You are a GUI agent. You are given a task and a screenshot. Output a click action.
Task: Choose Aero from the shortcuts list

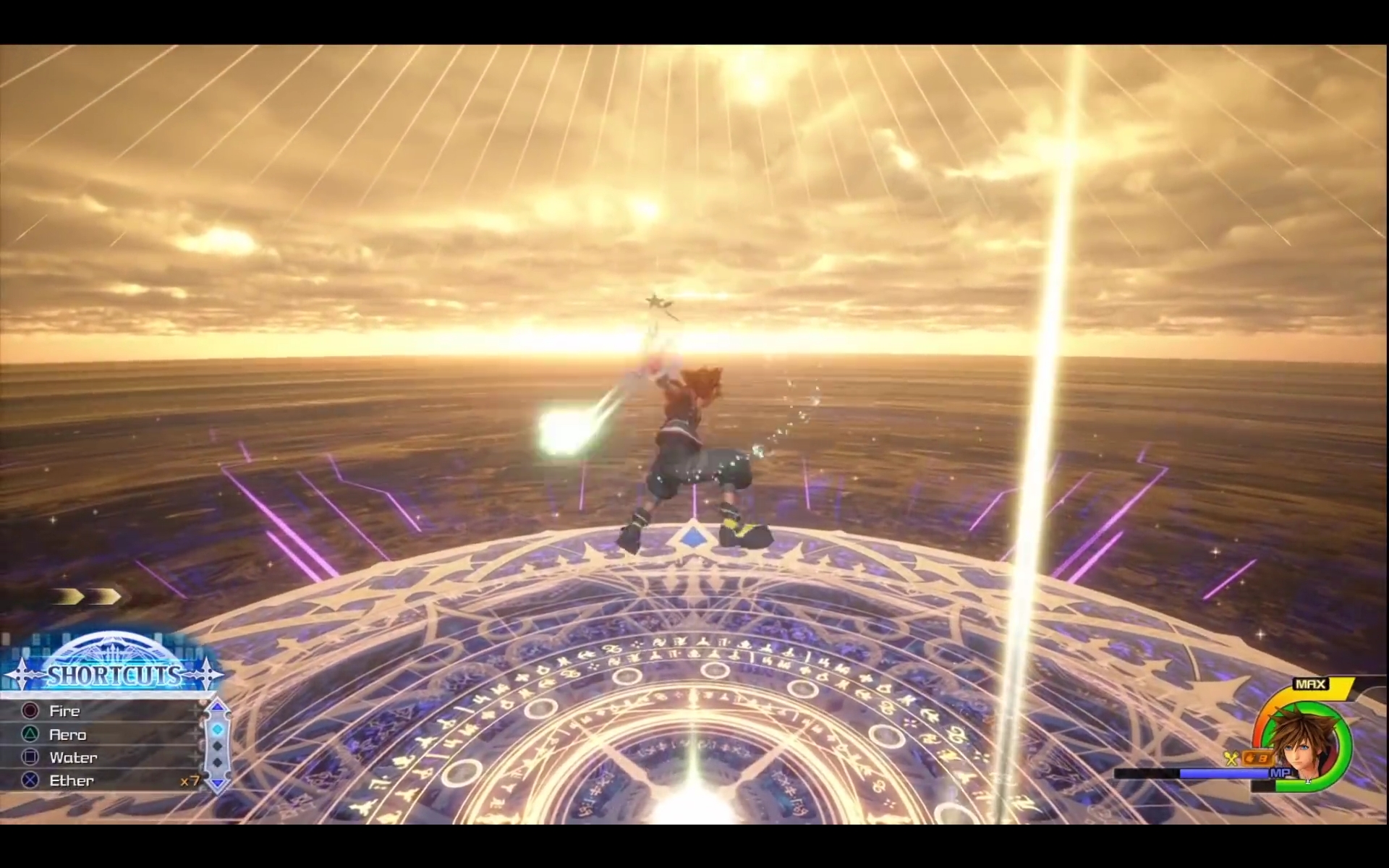[x=68, y=735]
